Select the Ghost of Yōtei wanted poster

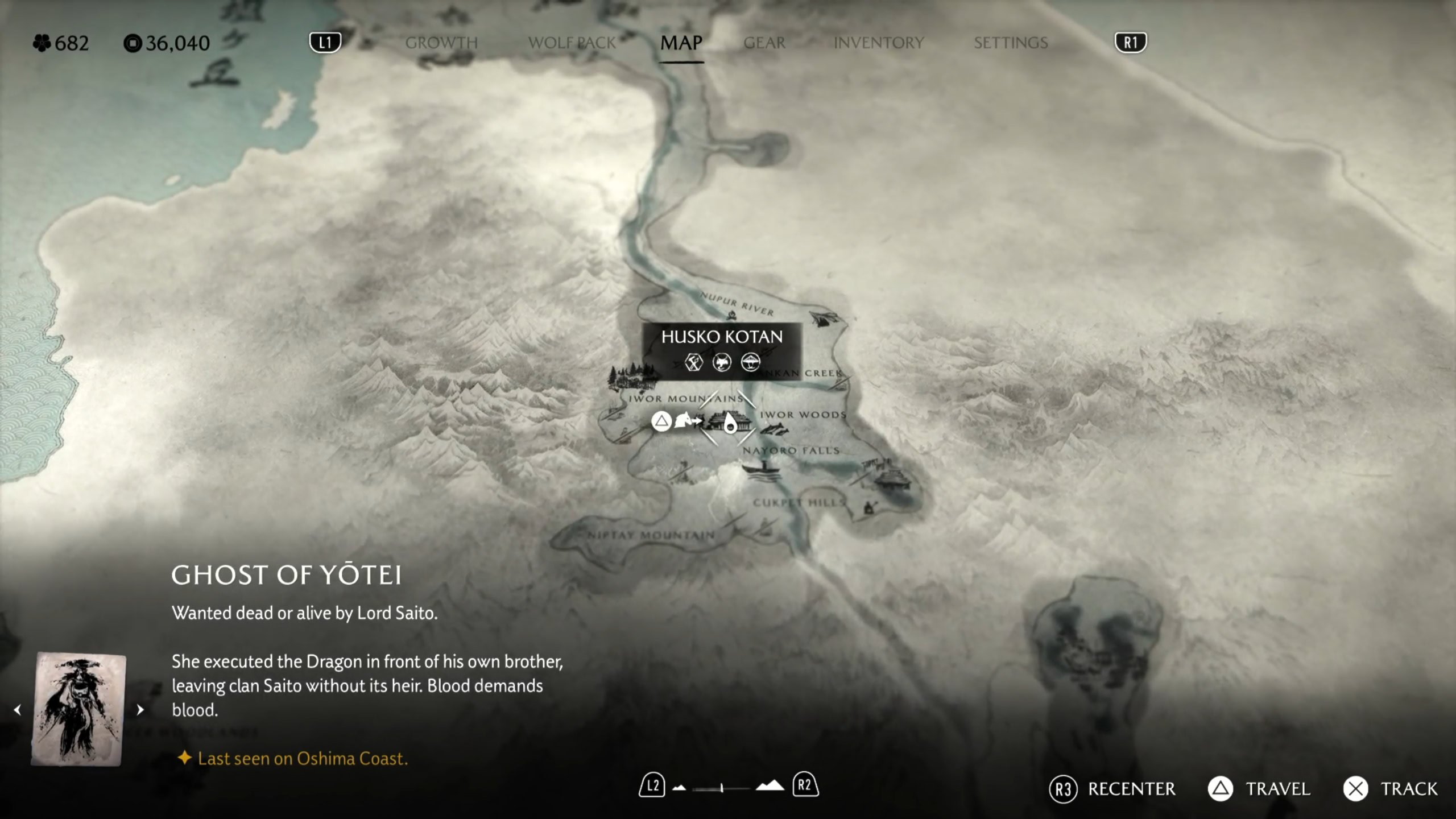point(78,709)
